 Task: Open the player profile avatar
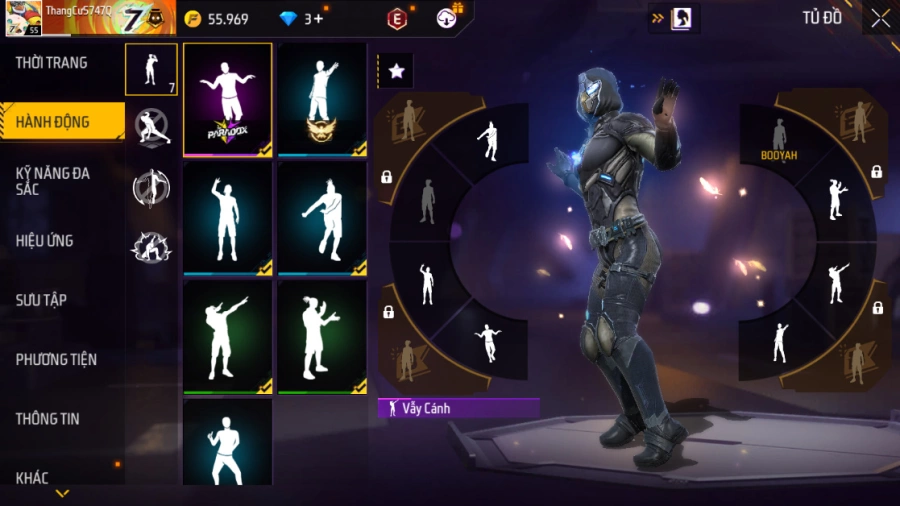click(x=23, y=18)
